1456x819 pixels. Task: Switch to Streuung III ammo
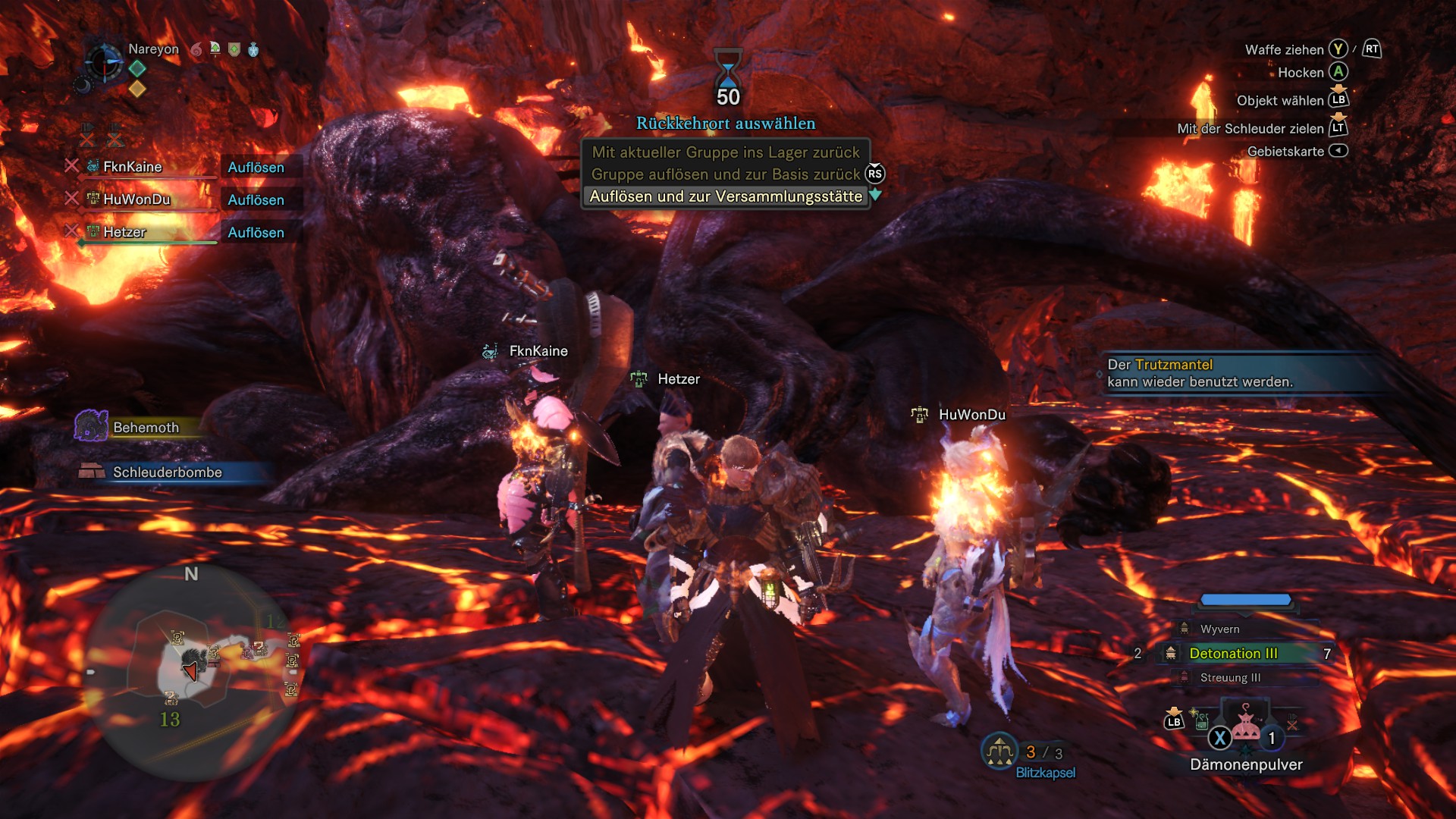(1230, 677)
